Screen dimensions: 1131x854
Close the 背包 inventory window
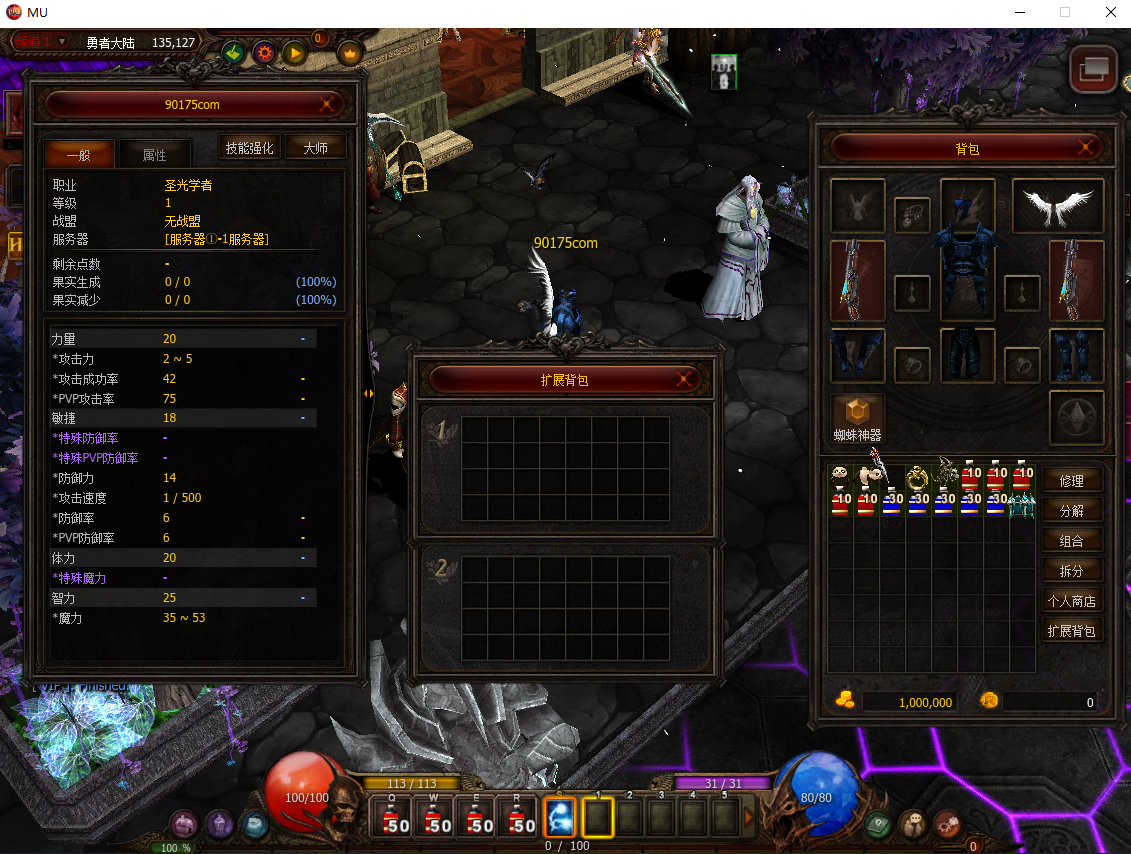(1086, 148)
